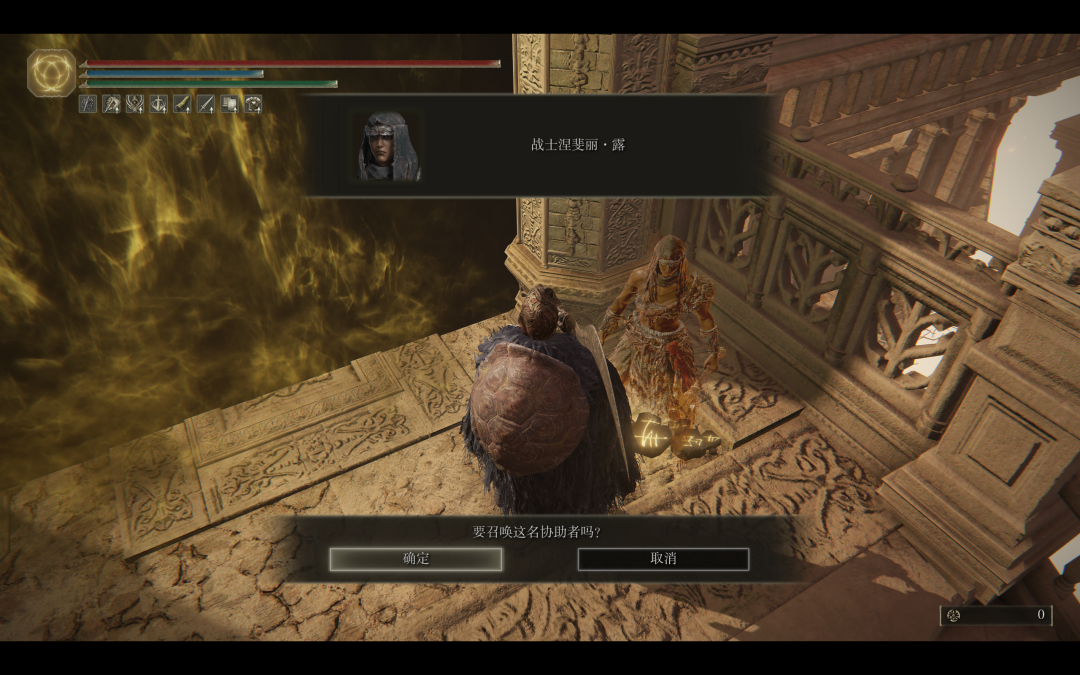Confirm summoning with the 确定 button

[x=416, y=559]
